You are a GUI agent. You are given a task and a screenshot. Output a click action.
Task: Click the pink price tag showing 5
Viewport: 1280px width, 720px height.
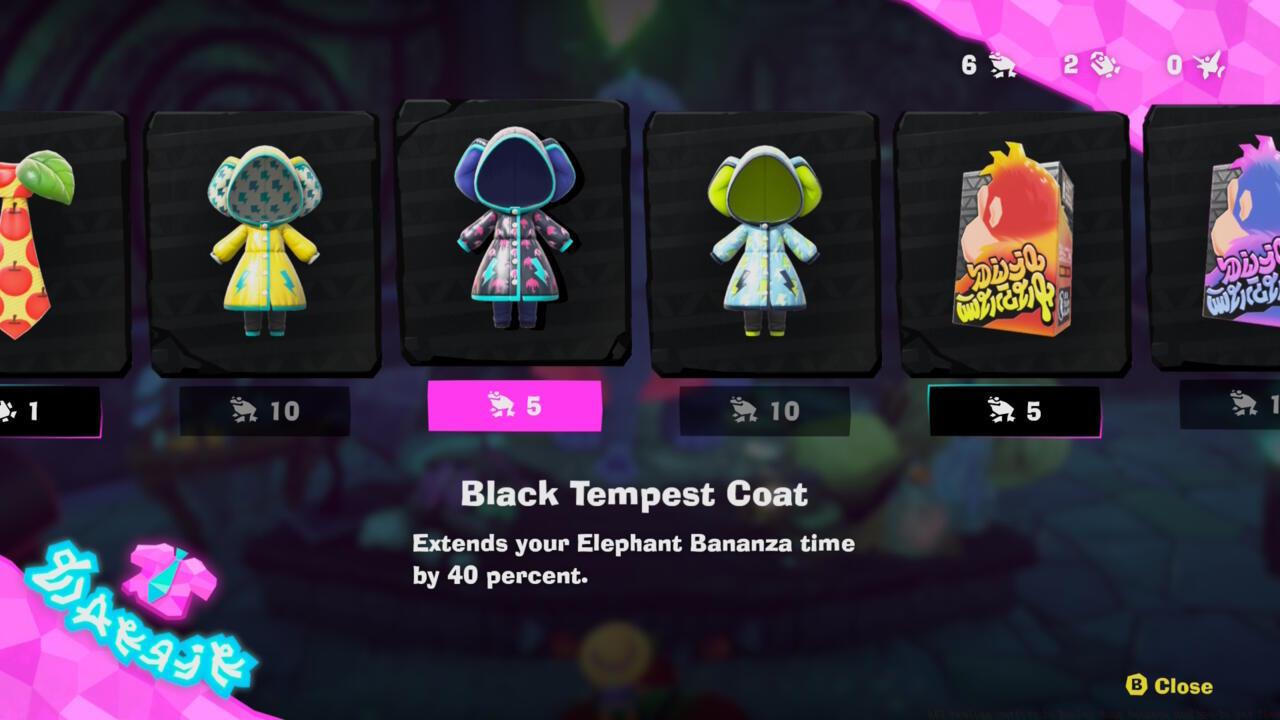[x=516, y=407]
